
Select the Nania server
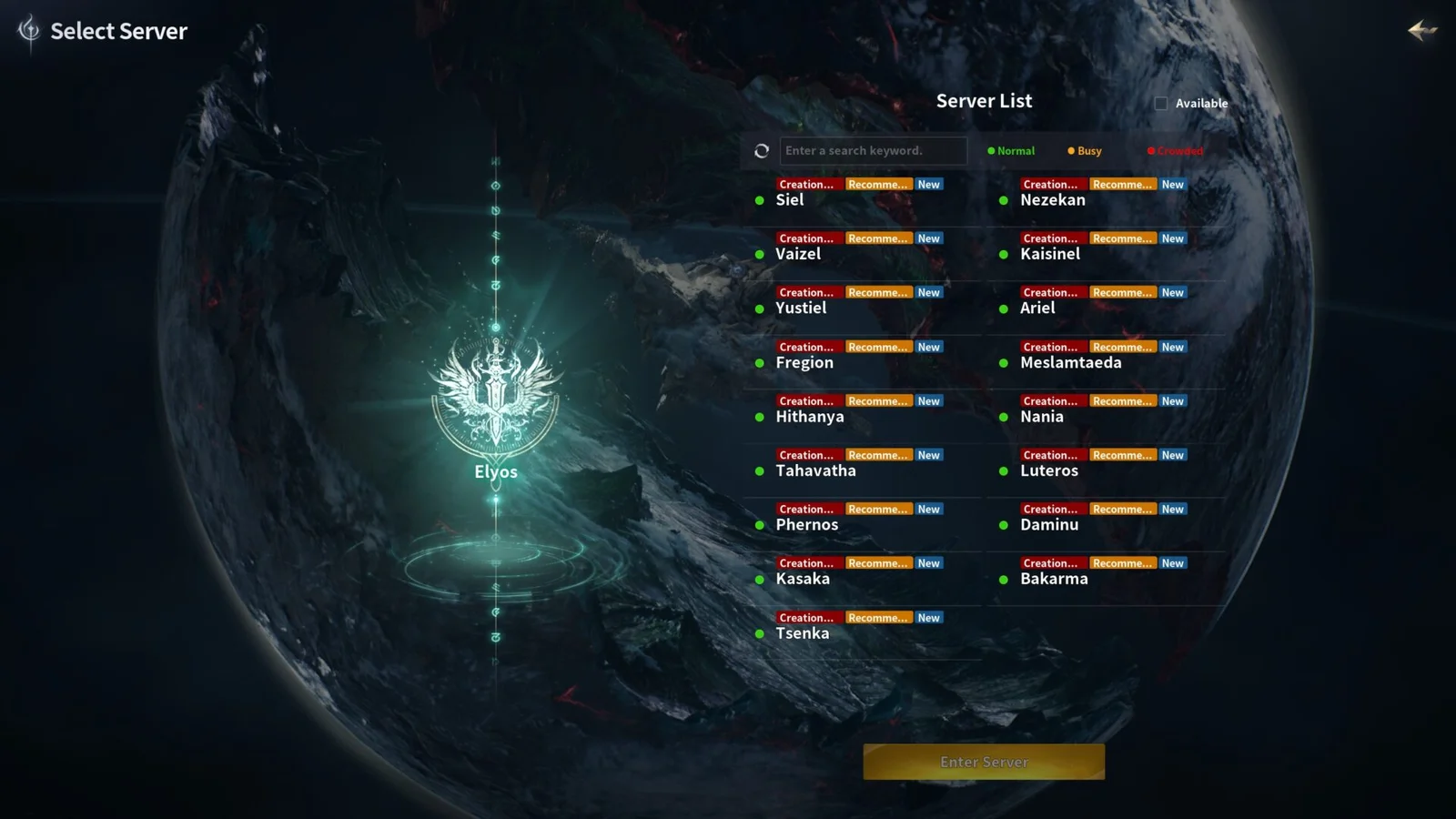tap(1042, 417)
